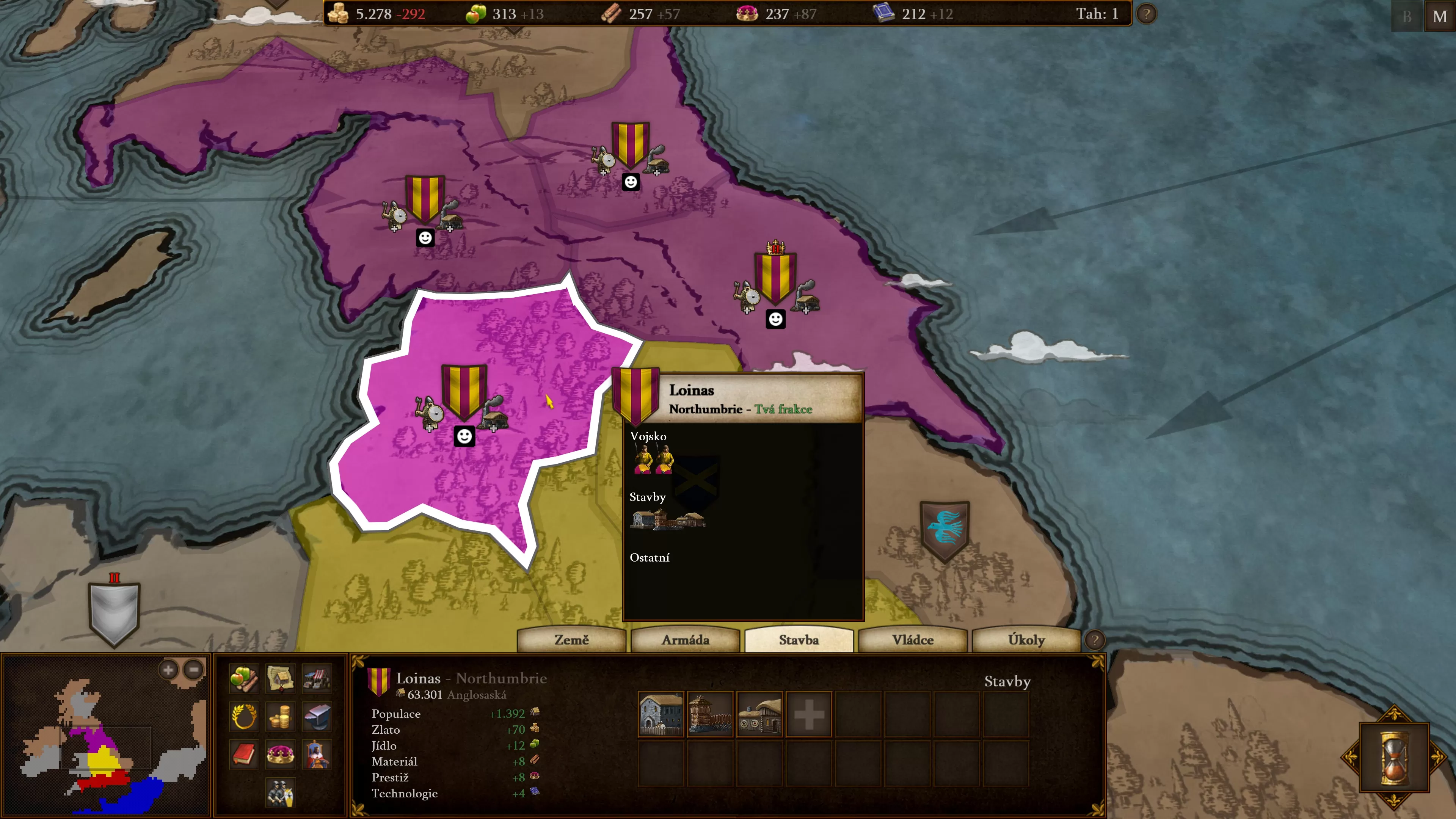Show the Vládce tab
Screen dimensions: 1456x819
(x=912, y=640)
